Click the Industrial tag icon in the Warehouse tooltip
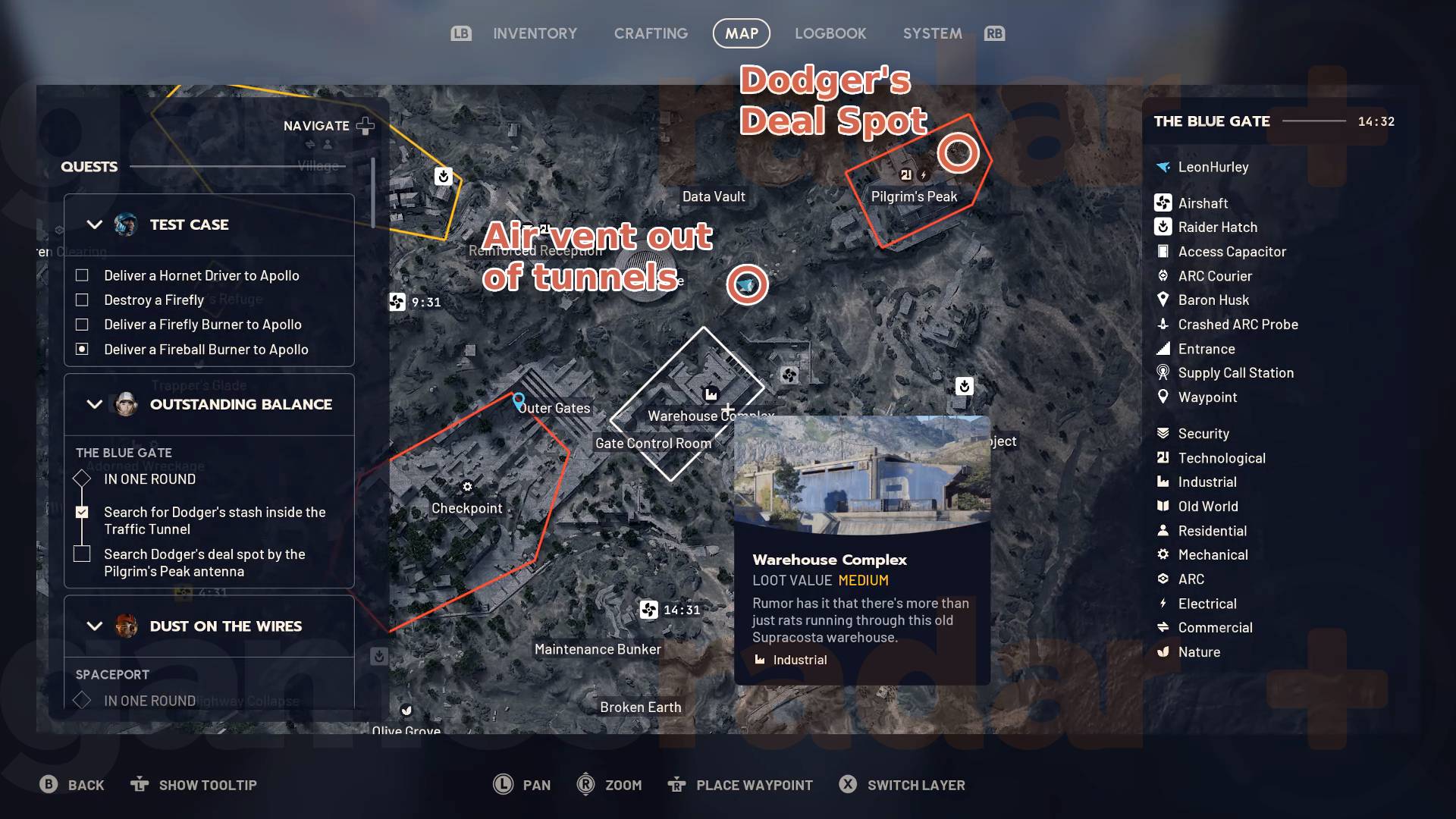Image resolution: width=1456 pixels, height=819 pixels. [760, 660]
